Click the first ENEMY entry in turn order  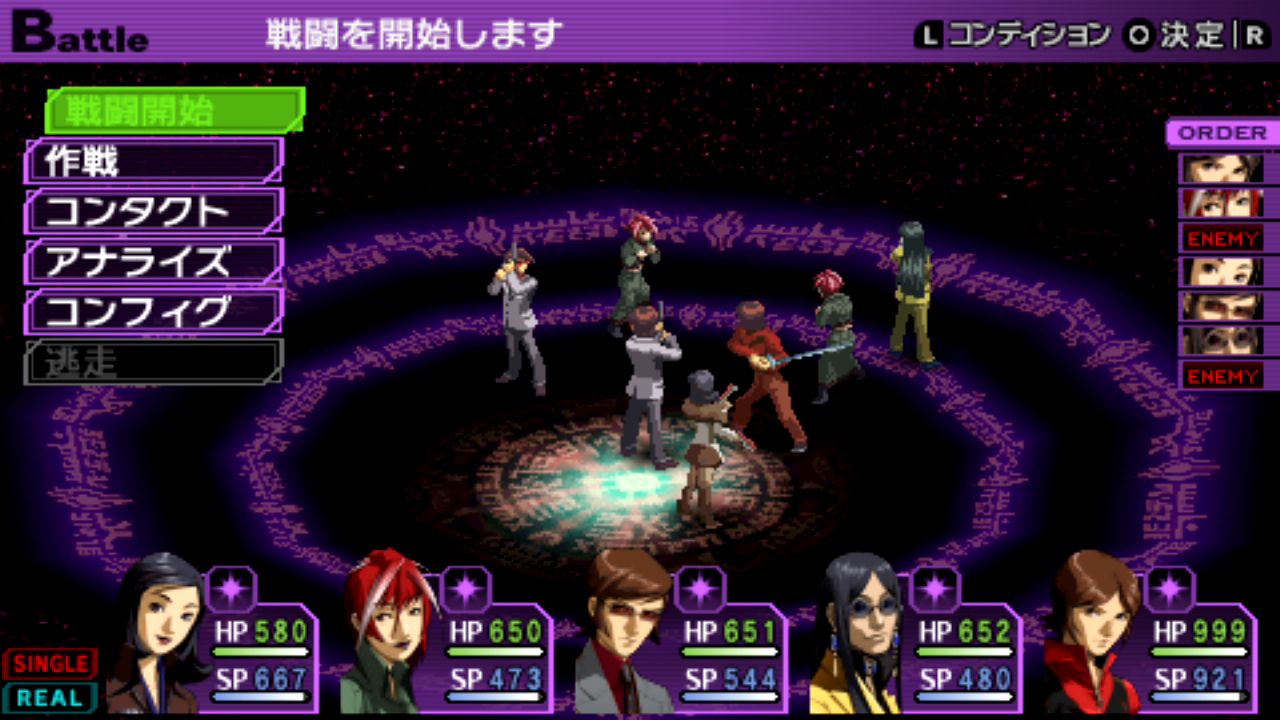click(x=1222, y=238)
